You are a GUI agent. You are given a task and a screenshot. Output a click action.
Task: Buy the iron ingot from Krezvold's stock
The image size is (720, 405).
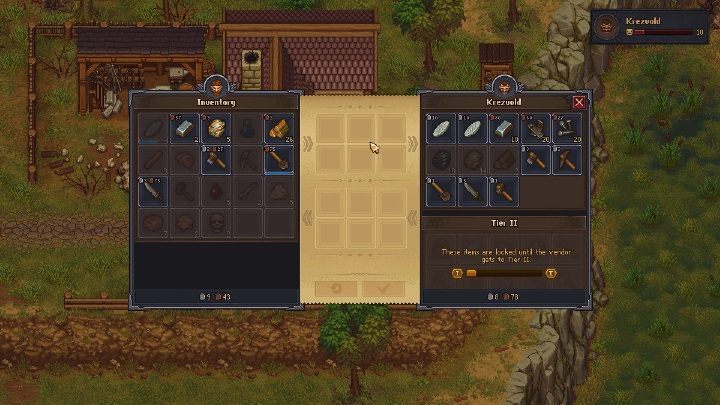tap(504, 129)
